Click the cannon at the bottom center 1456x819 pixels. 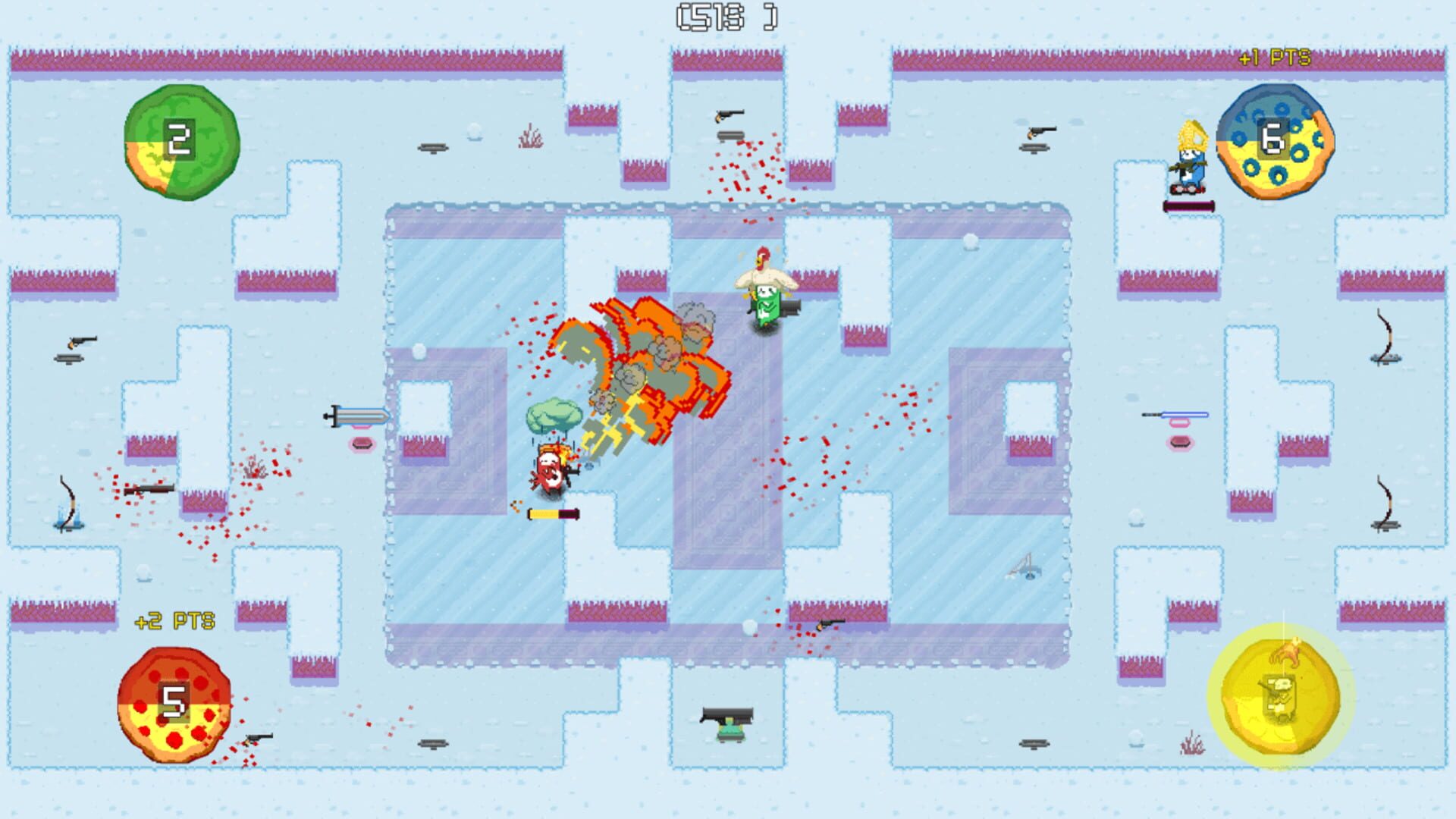[705, 713]
